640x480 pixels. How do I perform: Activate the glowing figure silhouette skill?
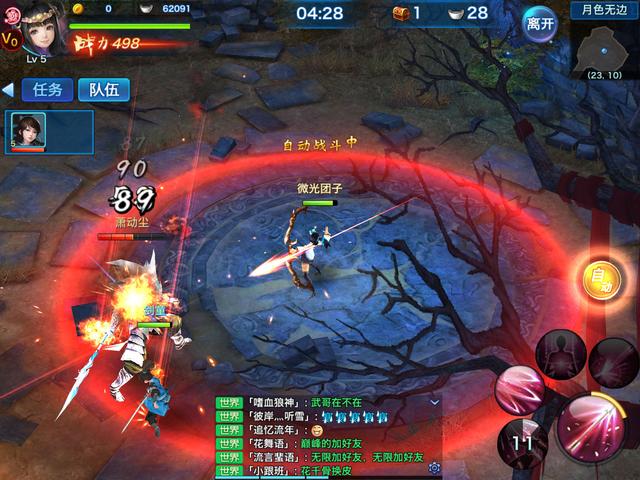[559, 353]
